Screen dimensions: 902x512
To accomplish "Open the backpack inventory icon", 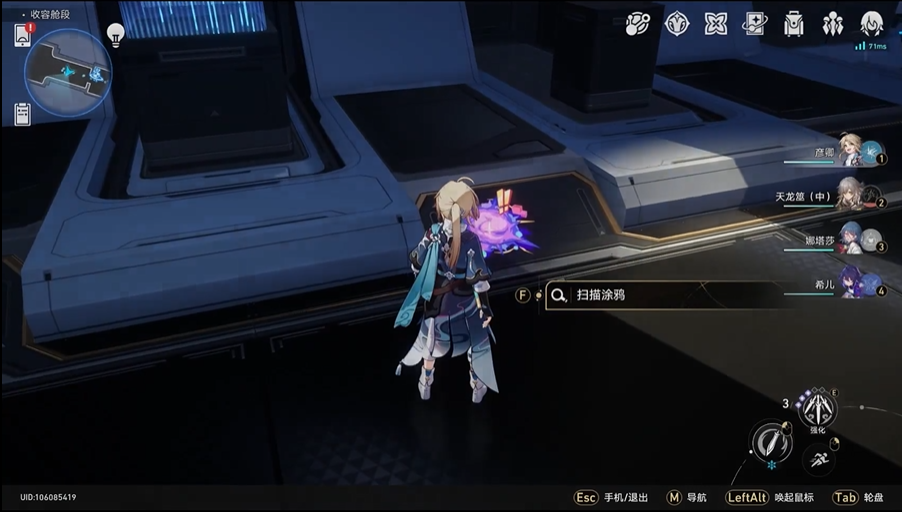I will click(794, 24).
